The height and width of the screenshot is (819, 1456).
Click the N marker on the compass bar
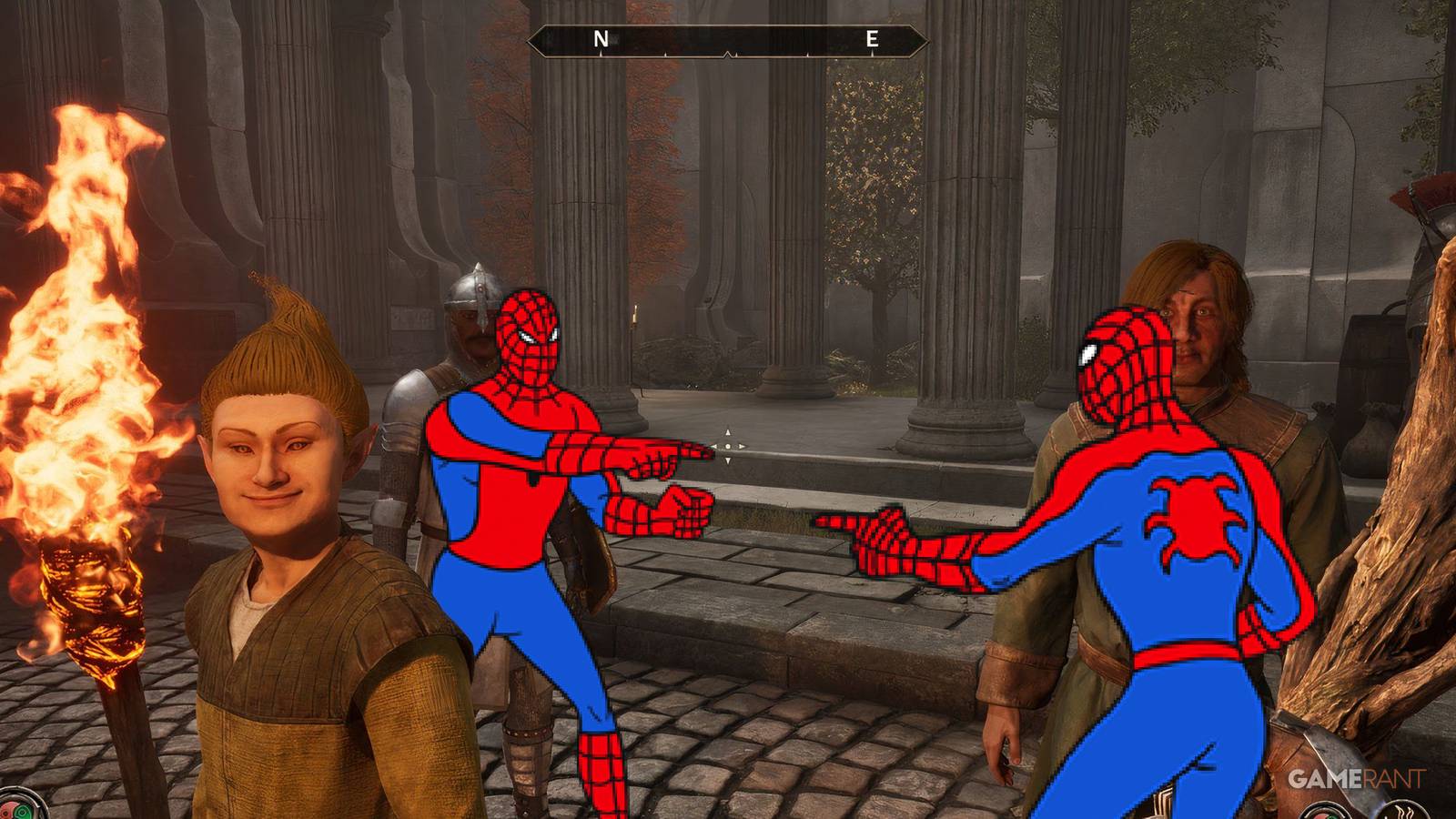pos(600,38)
